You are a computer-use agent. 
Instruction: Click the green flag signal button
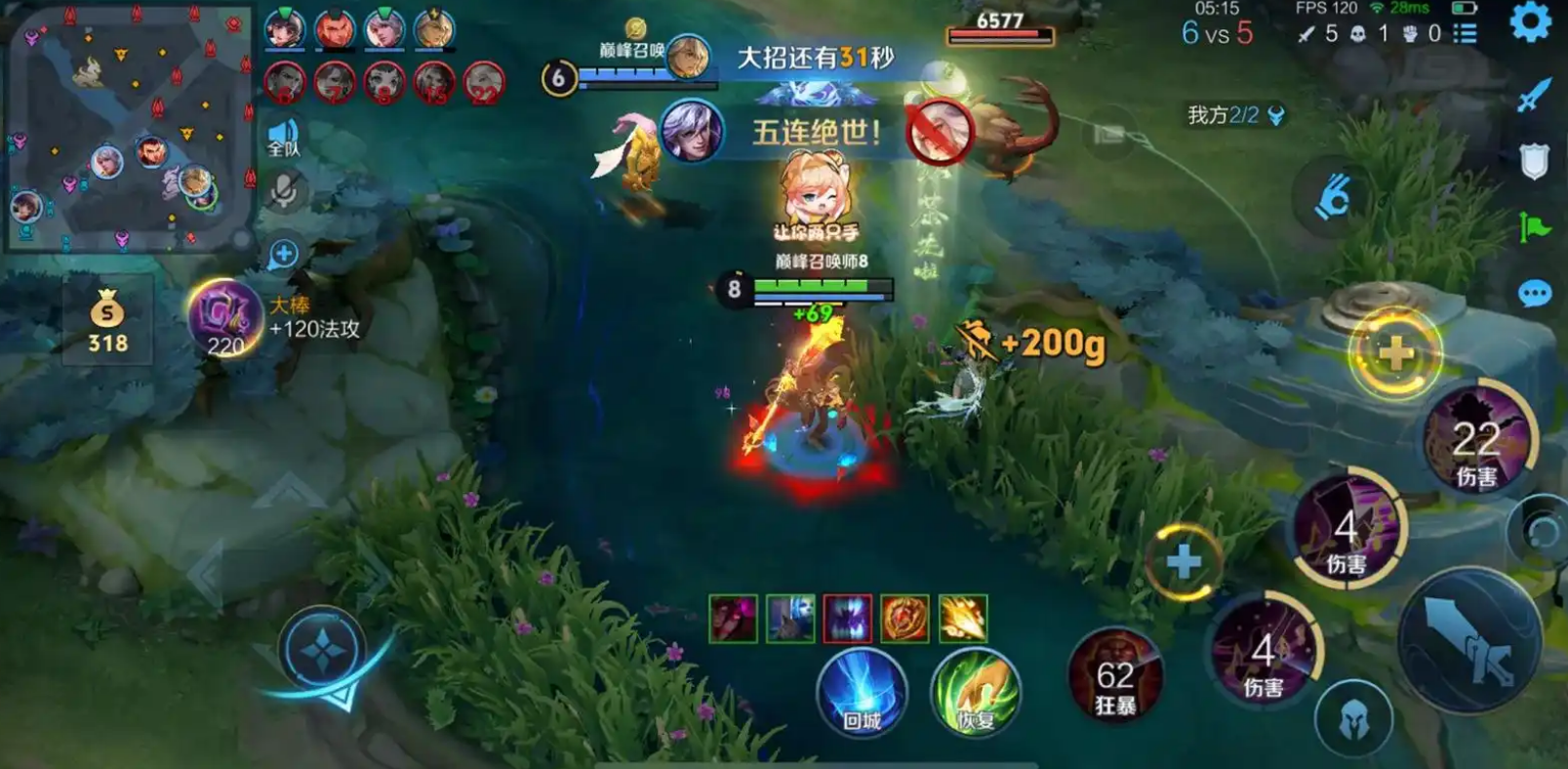pyautogui.click(x=1534, y=228)
